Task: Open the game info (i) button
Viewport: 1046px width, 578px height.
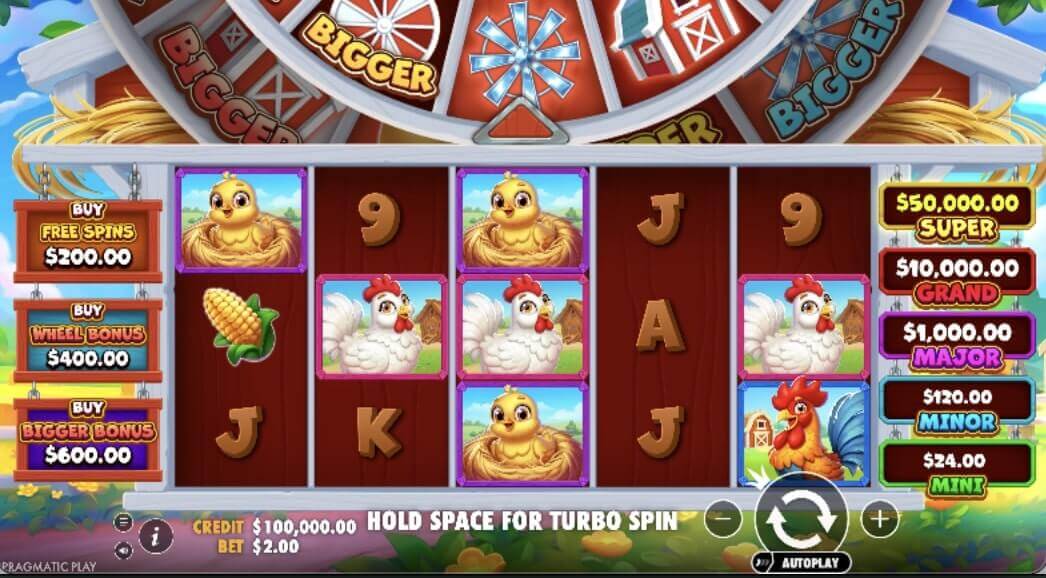Action: (x=155, y=536)
